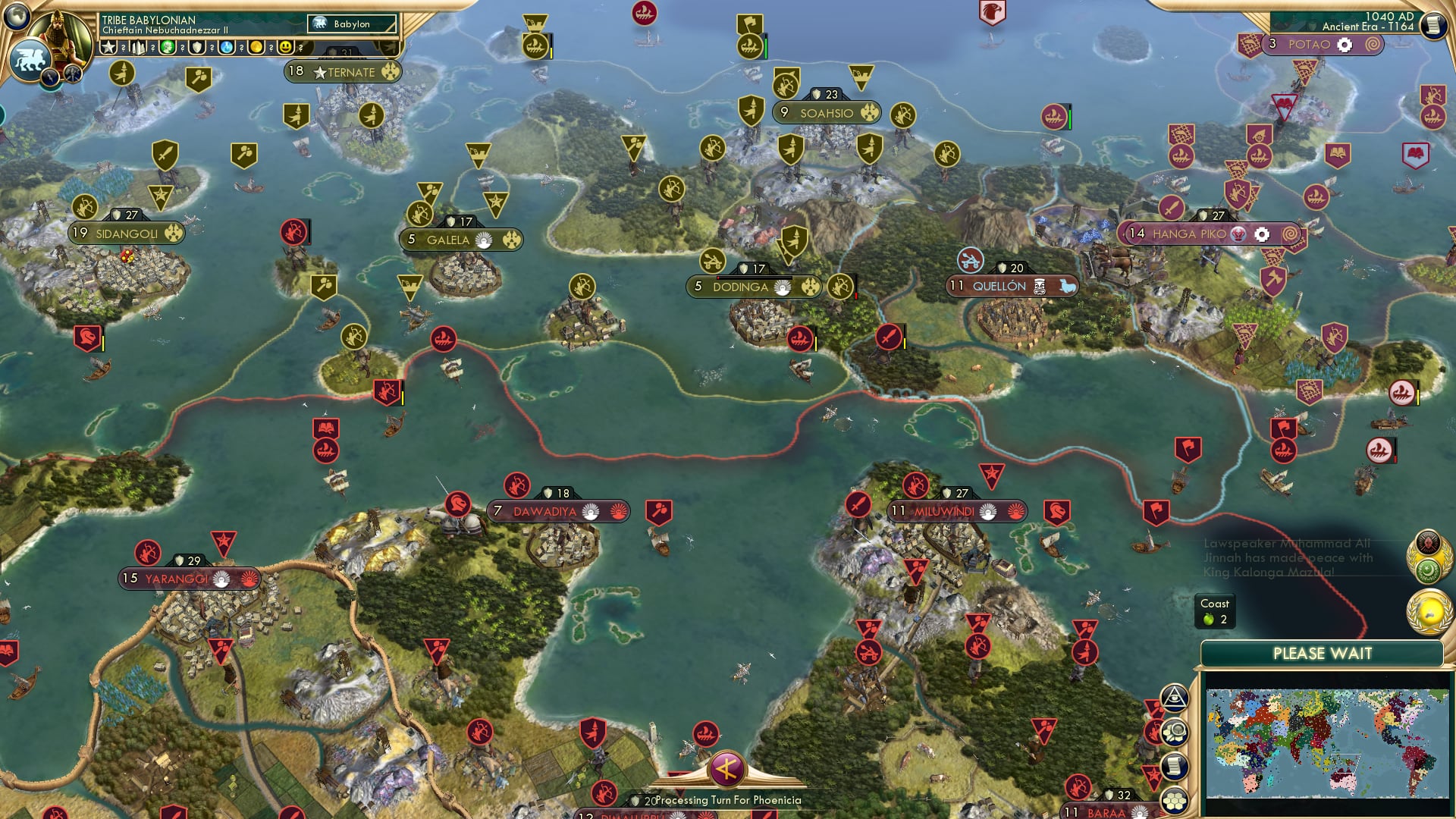Viewport: 1456px width, 819px height.
Task: Open the crescent moon civilization notification
Action: 1428,569
